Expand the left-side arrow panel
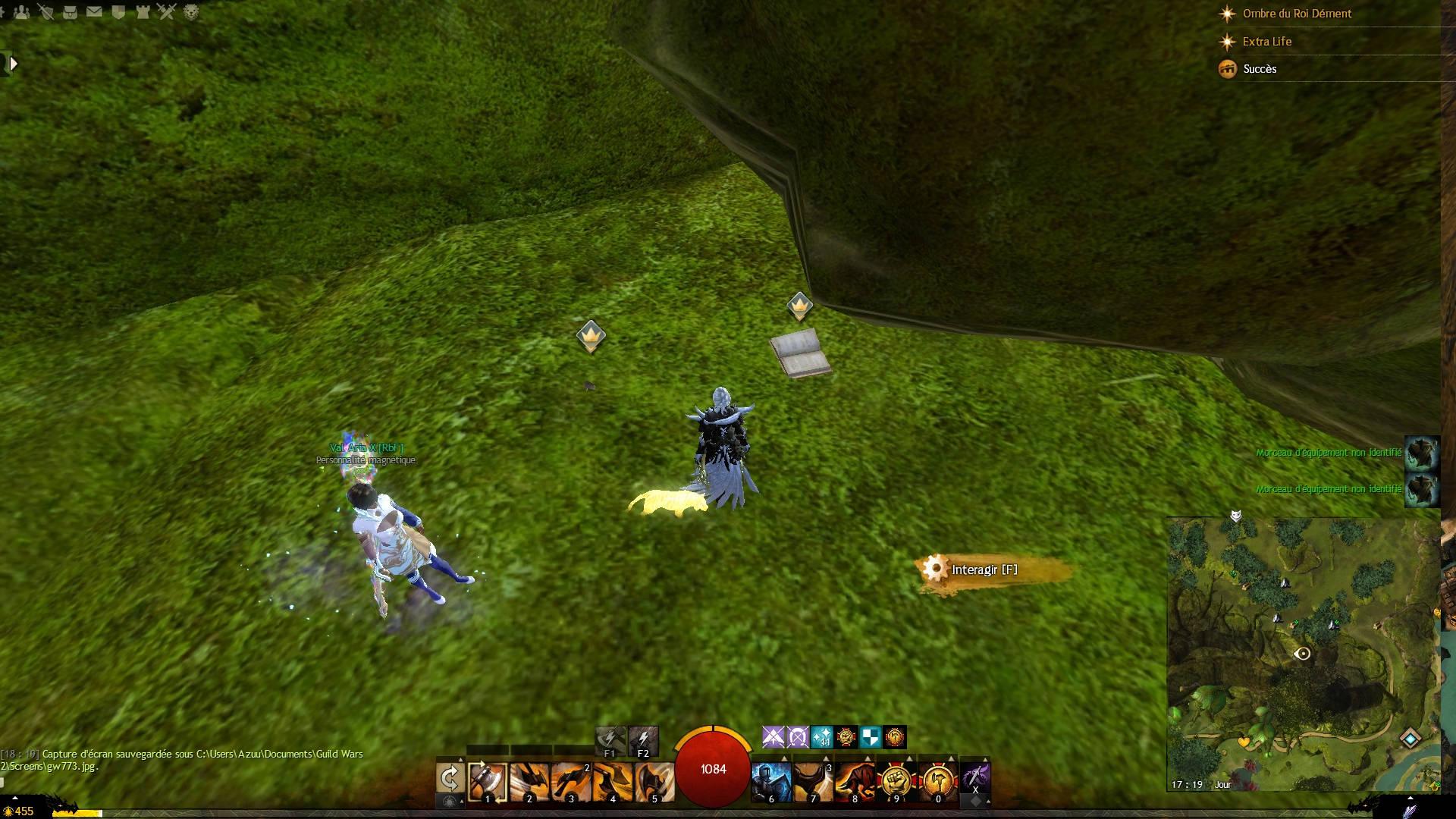 tap(12, 64)
